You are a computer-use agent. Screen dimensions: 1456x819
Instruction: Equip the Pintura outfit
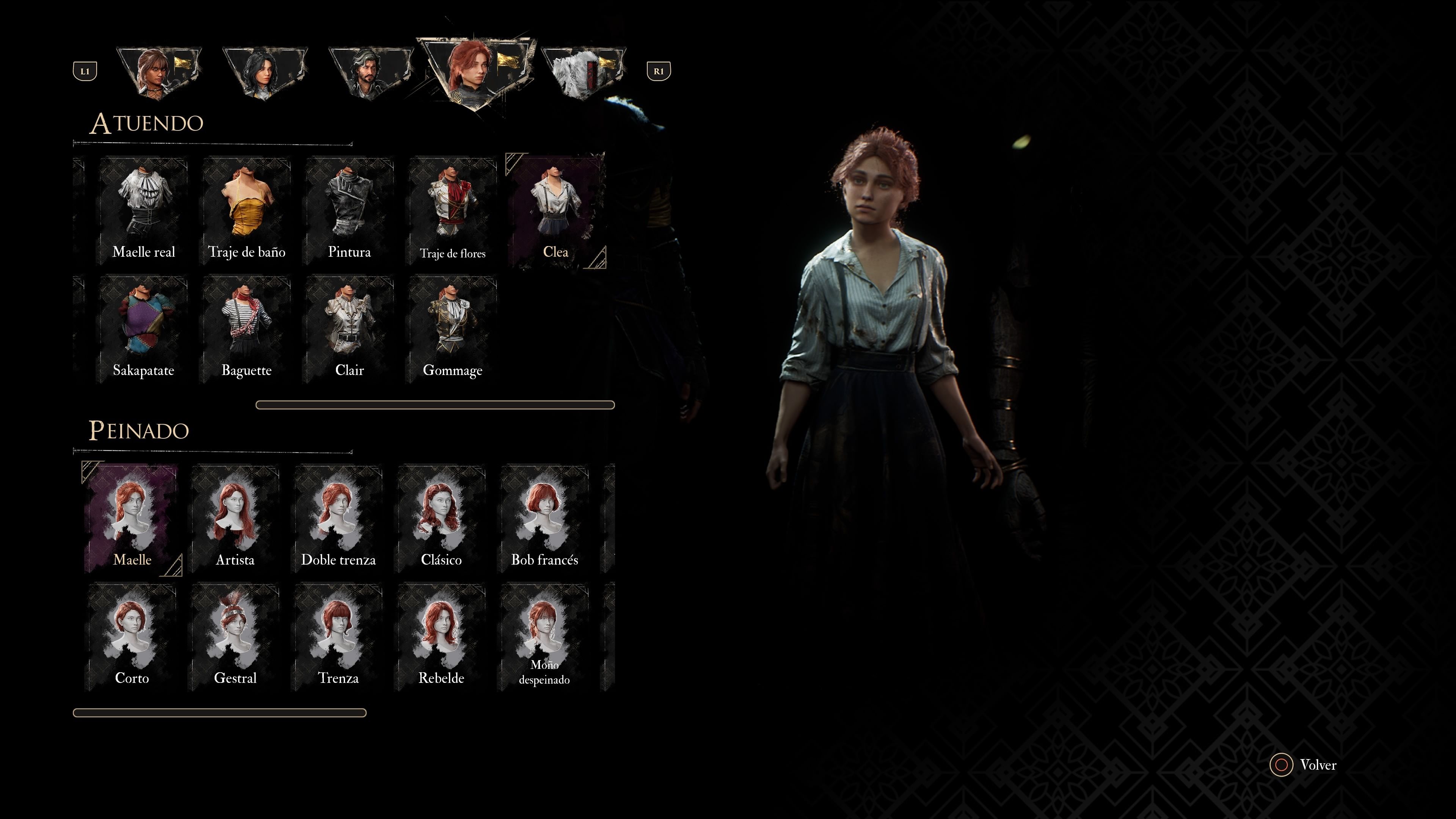coord(349,211)
